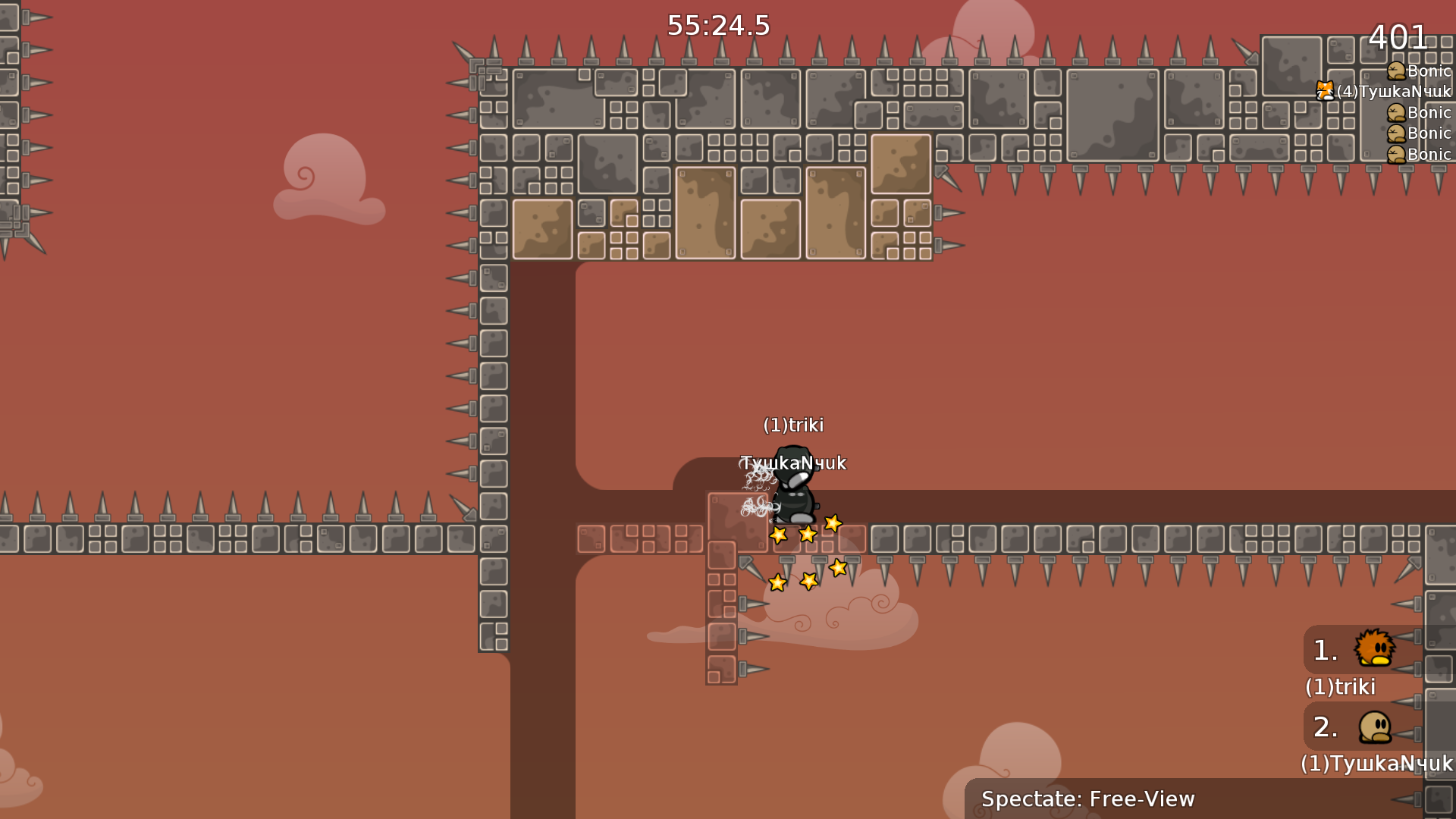The height and width of the screenshot is (819, 1456).
Task: Click the brown tee avatar ranked second
Action: [x=1374, y=728]
